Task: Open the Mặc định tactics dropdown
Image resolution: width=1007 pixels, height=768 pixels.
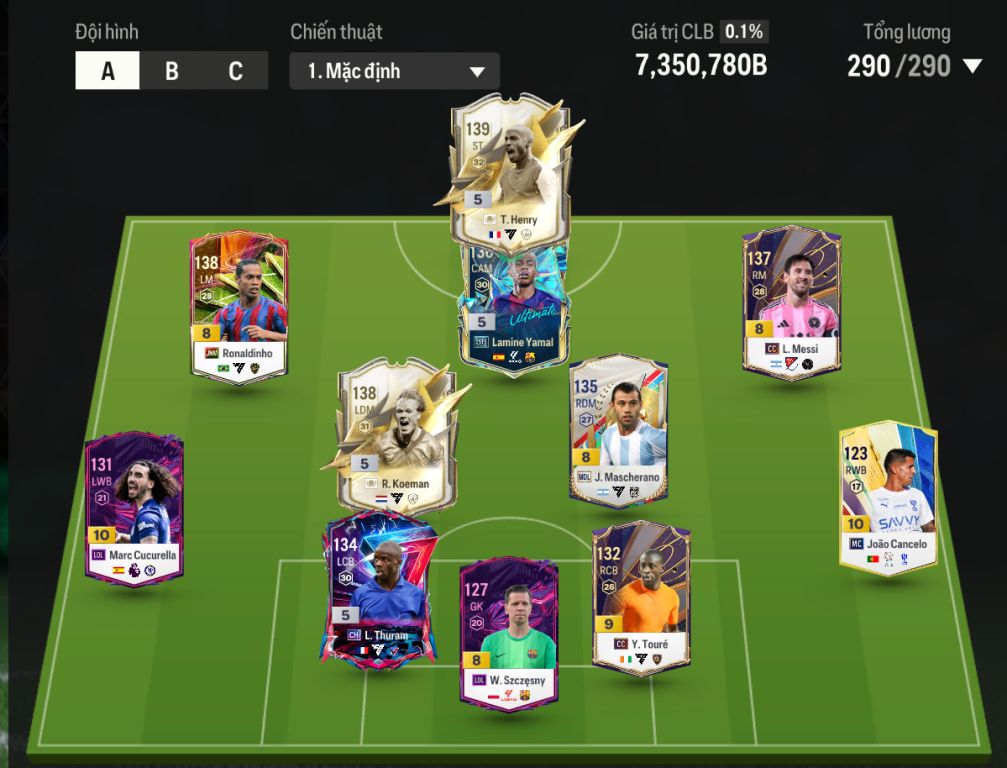Action: (394, 72)
